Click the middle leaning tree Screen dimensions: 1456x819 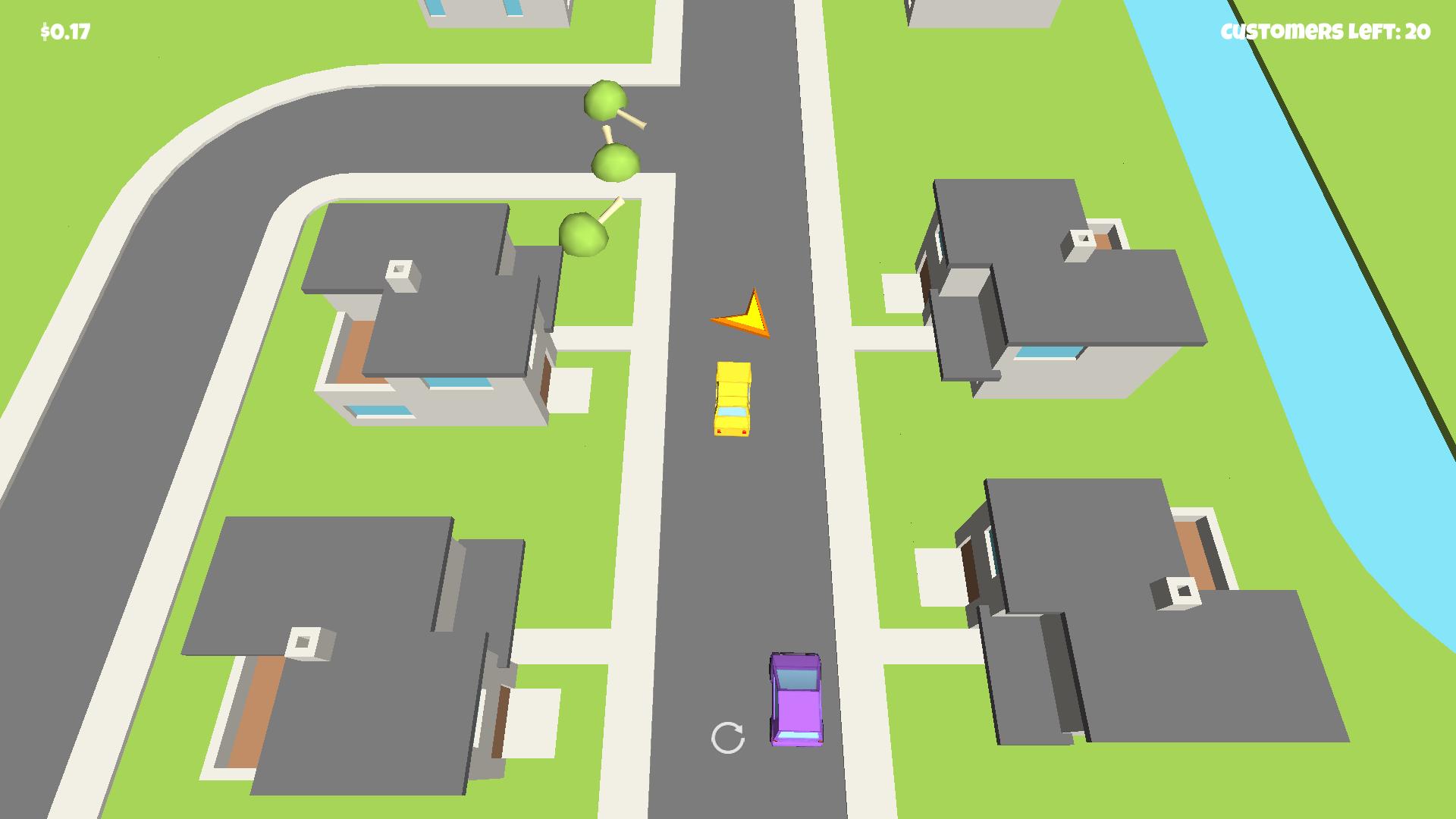point(614,163)
